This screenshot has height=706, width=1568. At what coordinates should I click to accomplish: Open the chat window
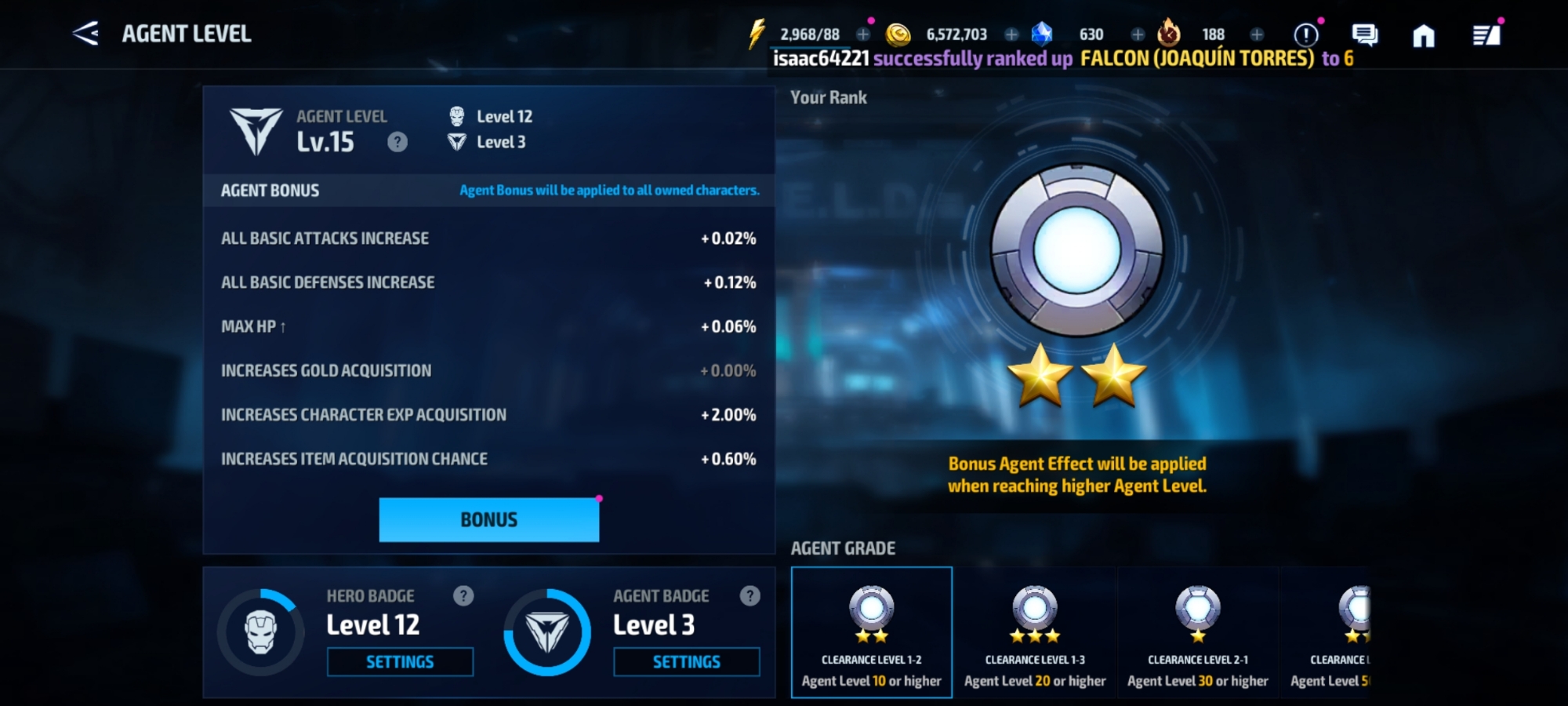click(1364, 35)
